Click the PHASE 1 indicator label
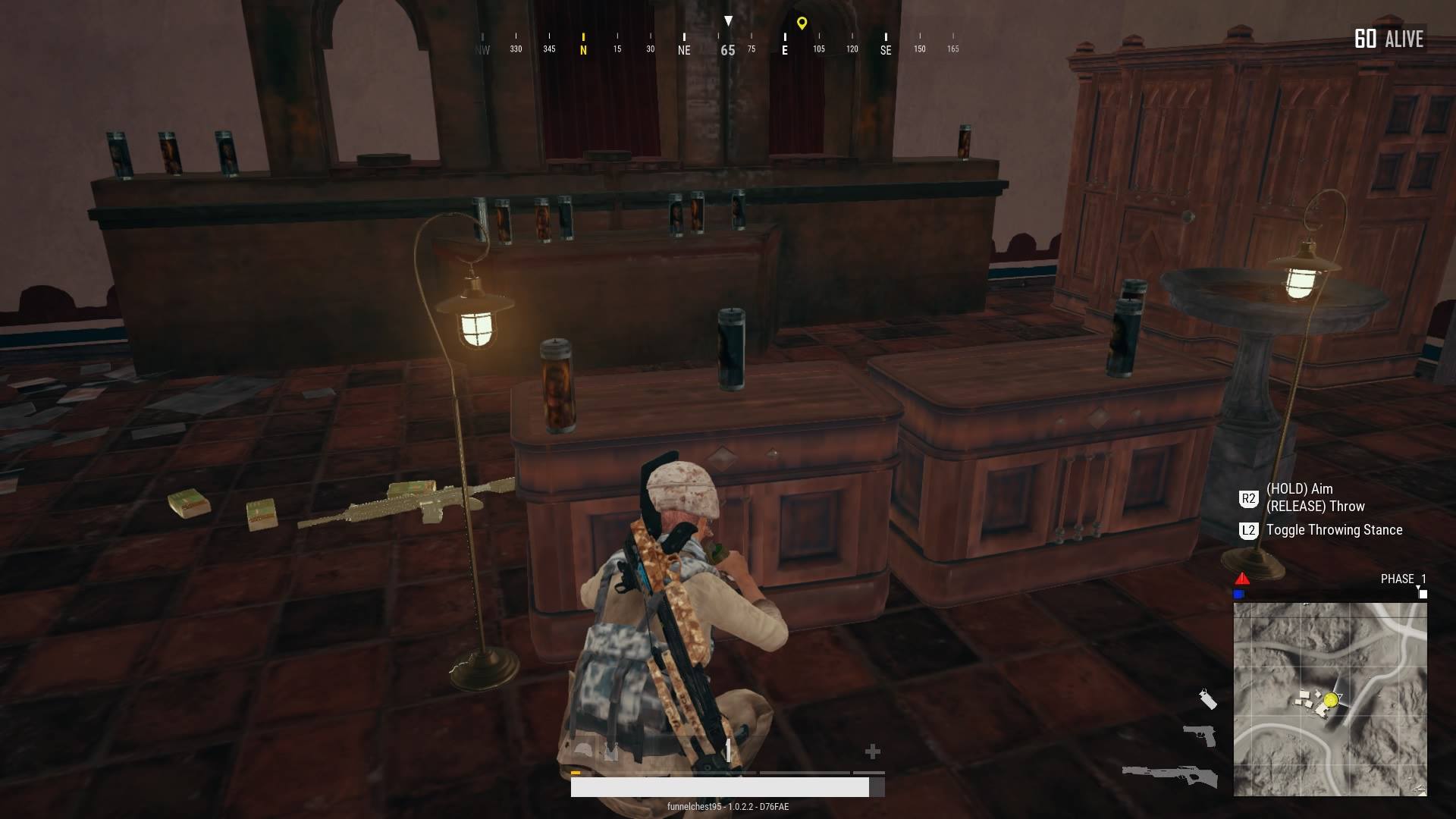Viewport: 1456px width, 819px height. (x=1401, y=578)
